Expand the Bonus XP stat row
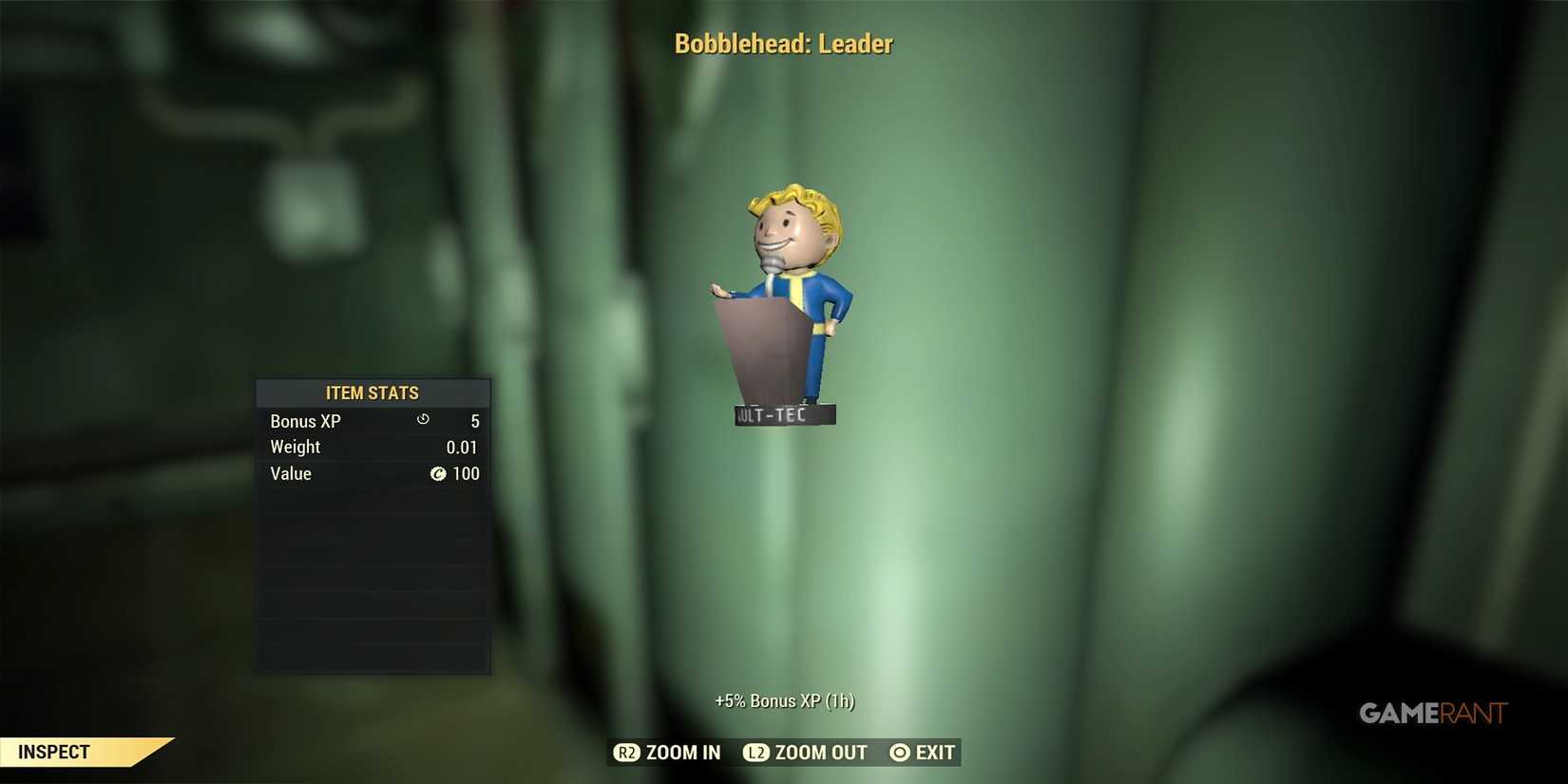Image resolution: width=1568 pixels, height=784 pixels. click(x=304, y=420)
